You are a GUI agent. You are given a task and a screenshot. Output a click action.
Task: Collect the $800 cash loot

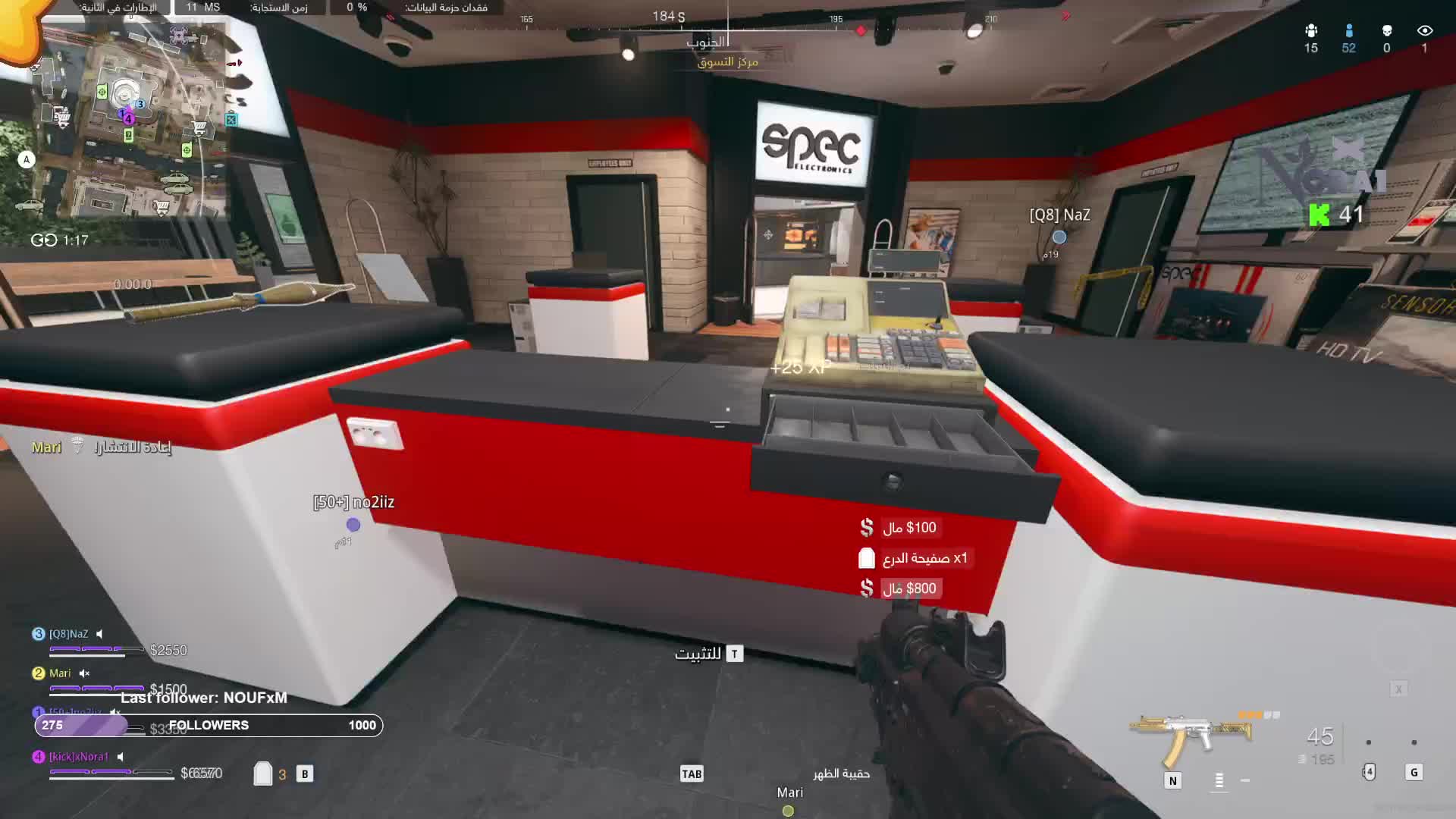click(x=901, y=588)
